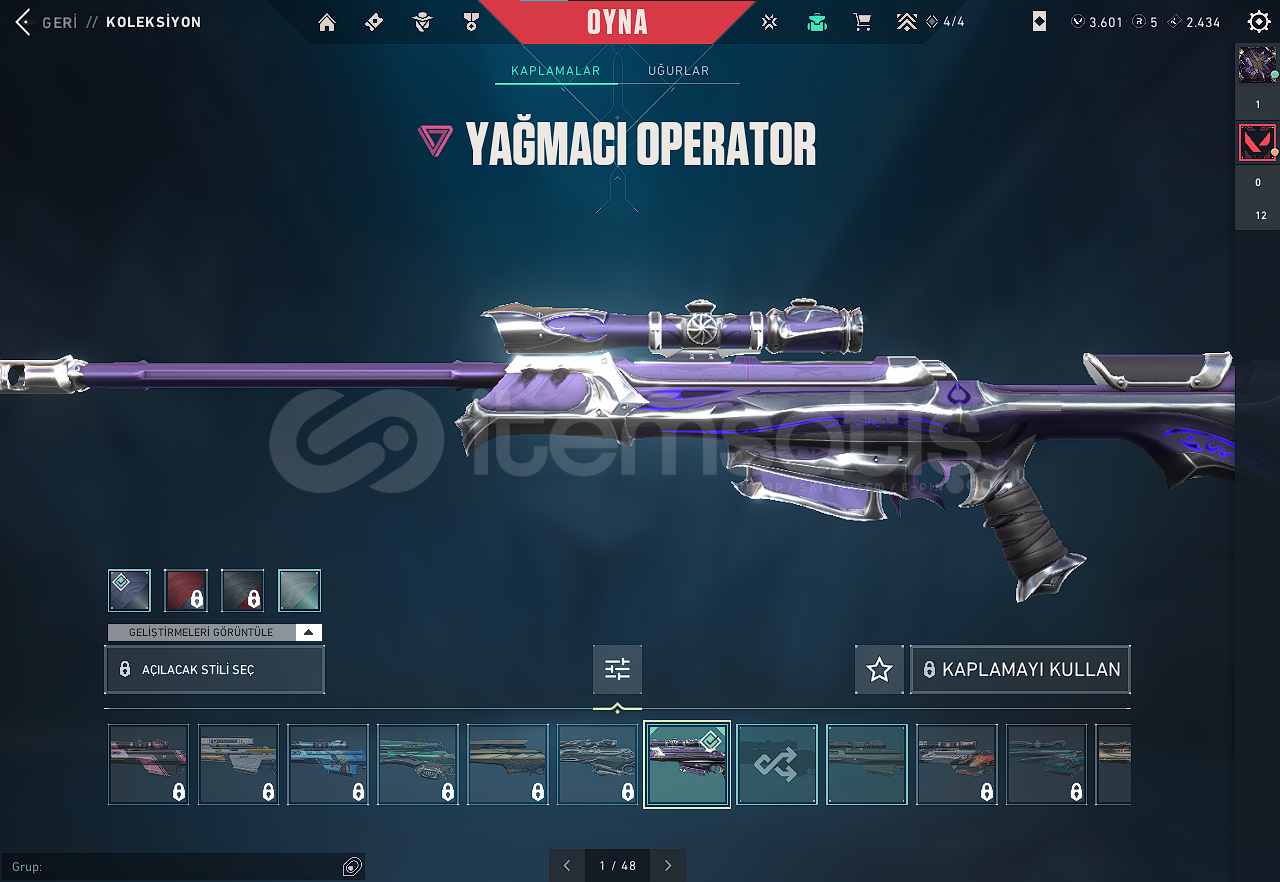Switch to the Kaplamalar tab

pyautogui.click(x=555, y=71)
